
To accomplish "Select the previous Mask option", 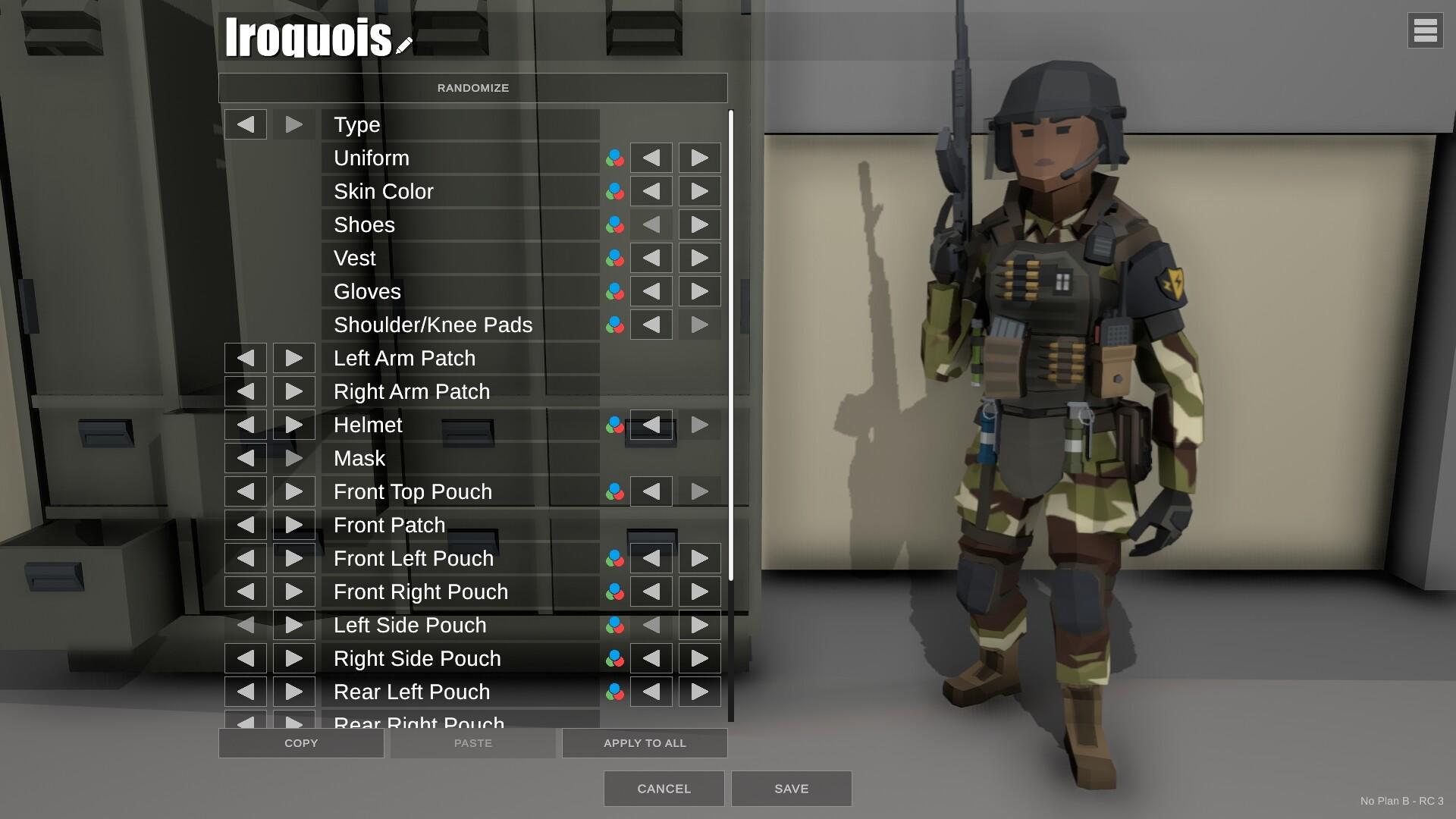I will (244, 458).
